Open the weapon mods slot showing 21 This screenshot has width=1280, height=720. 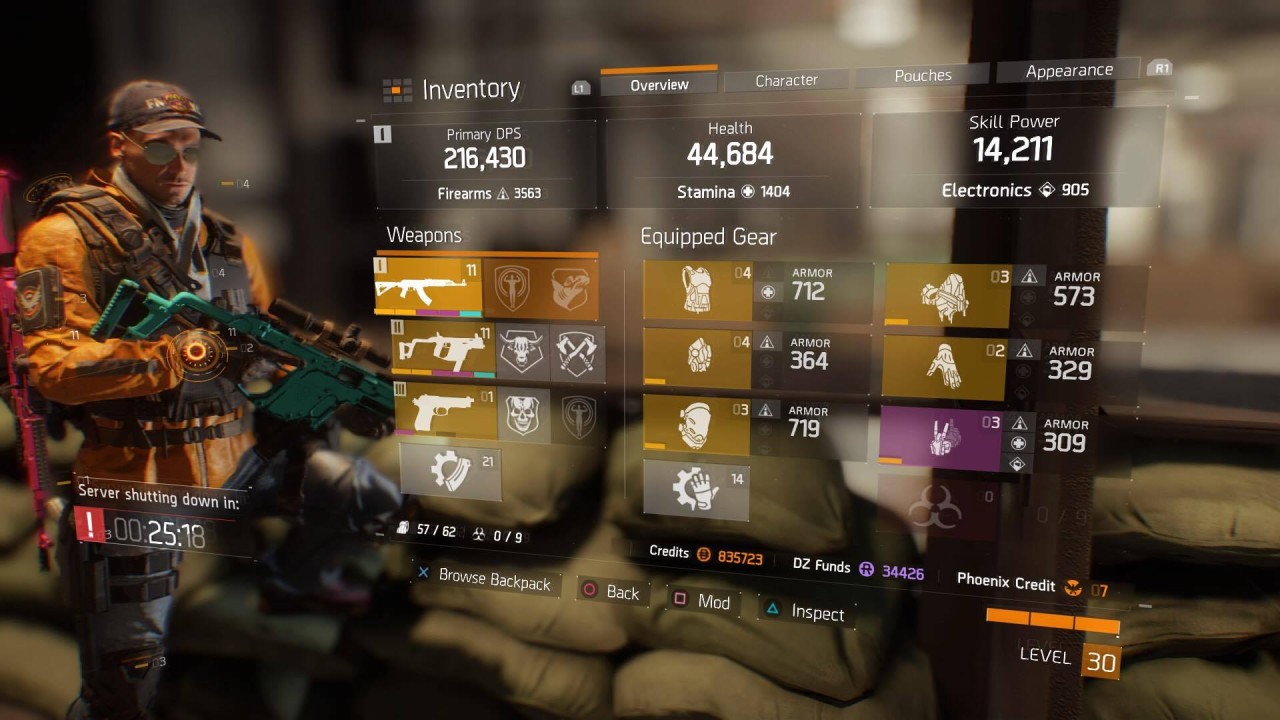click(x=450, y=472)
